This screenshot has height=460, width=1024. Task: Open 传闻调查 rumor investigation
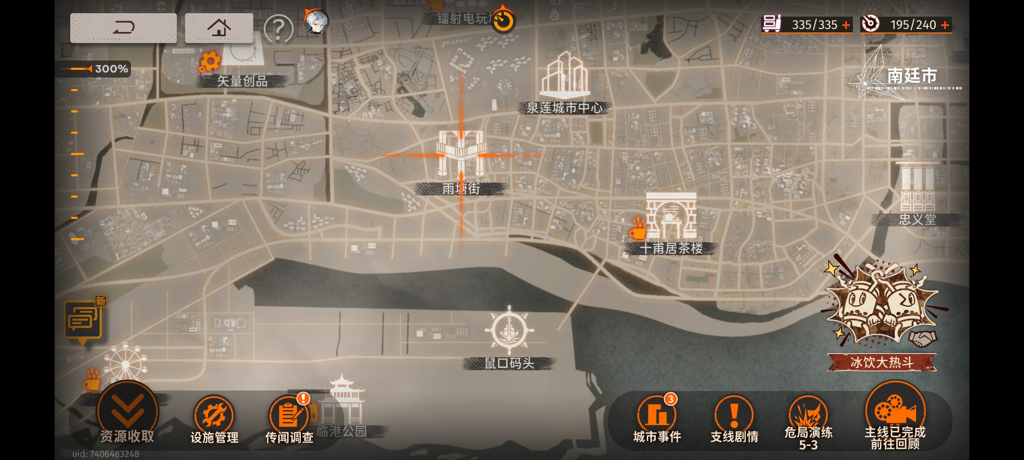click(289, 416)
